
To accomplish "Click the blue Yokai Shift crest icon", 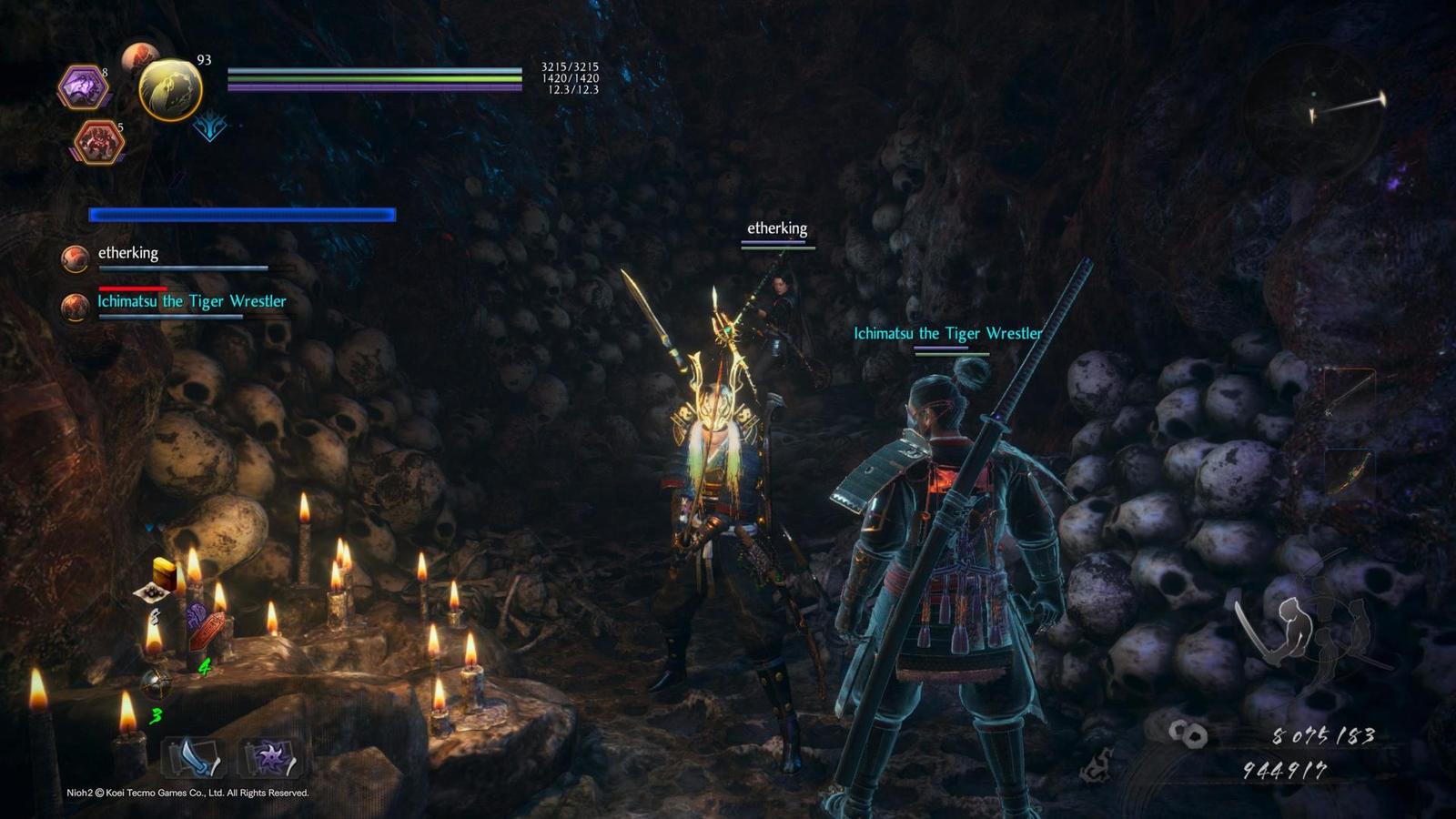I will 209,127.
